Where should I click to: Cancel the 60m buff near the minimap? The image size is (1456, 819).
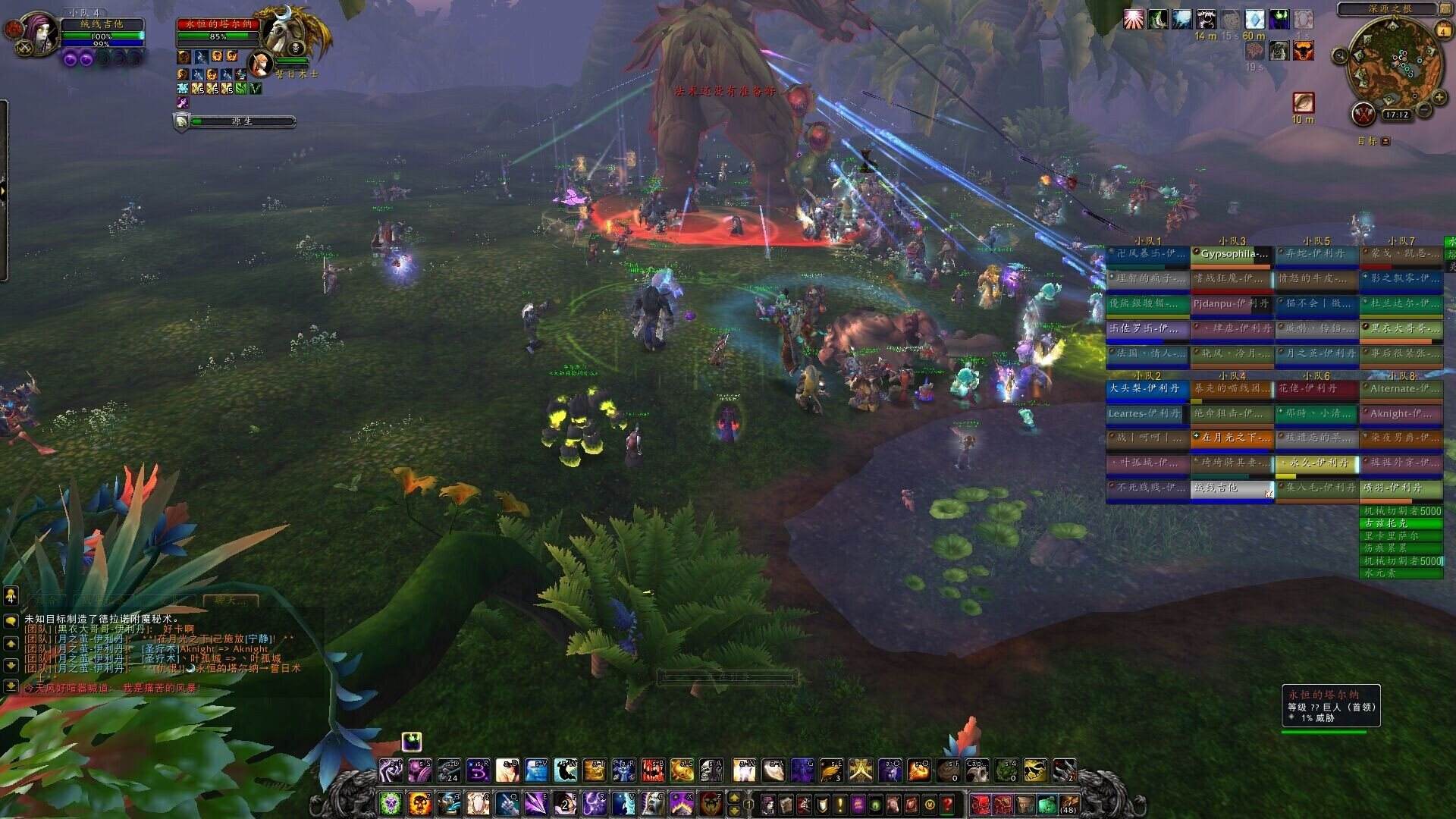point(1254,20)
